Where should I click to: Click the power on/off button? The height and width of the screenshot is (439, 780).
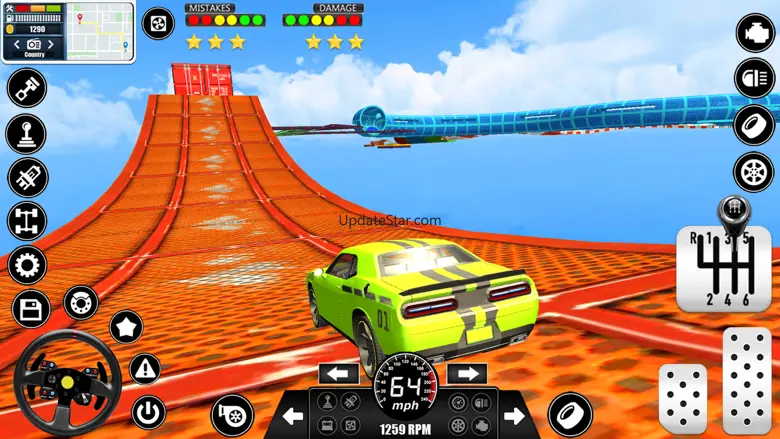point(149,411)
